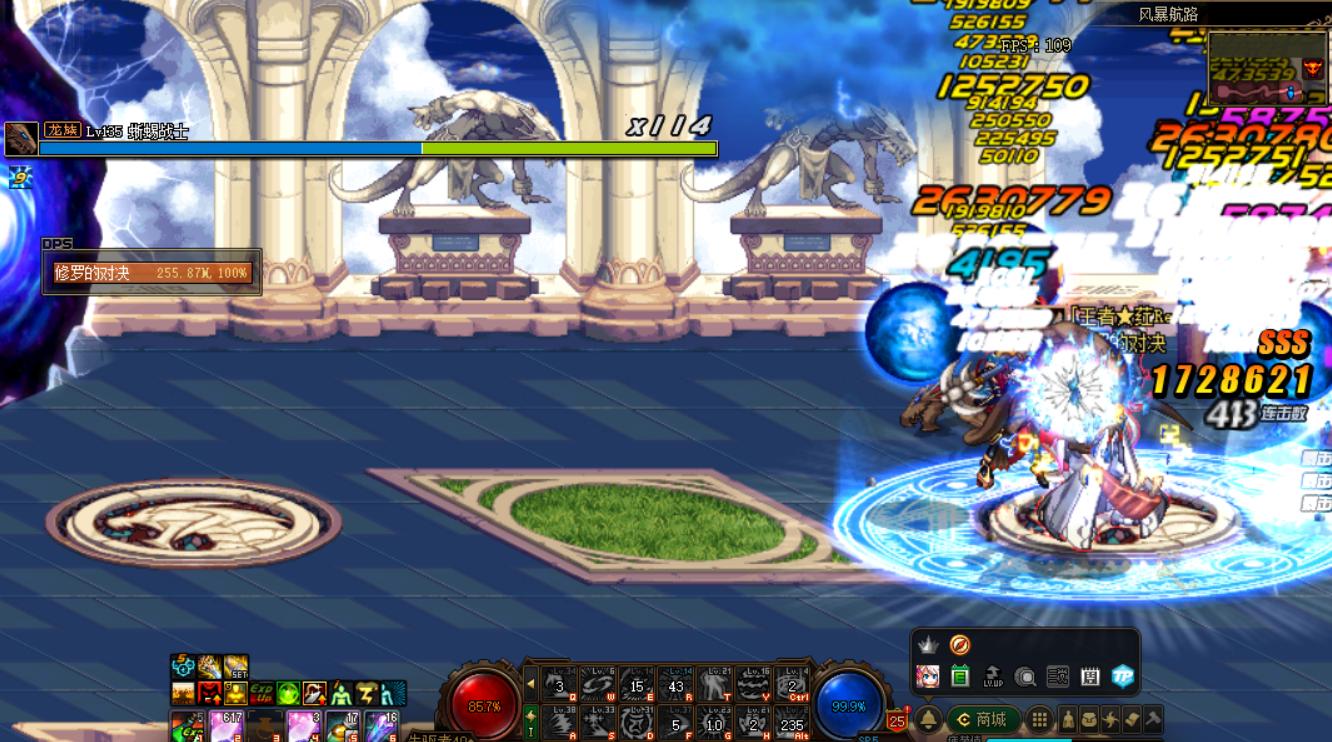
Task: Open the orange compass icon
Action: pyautogui.click(x=960, y=645)
